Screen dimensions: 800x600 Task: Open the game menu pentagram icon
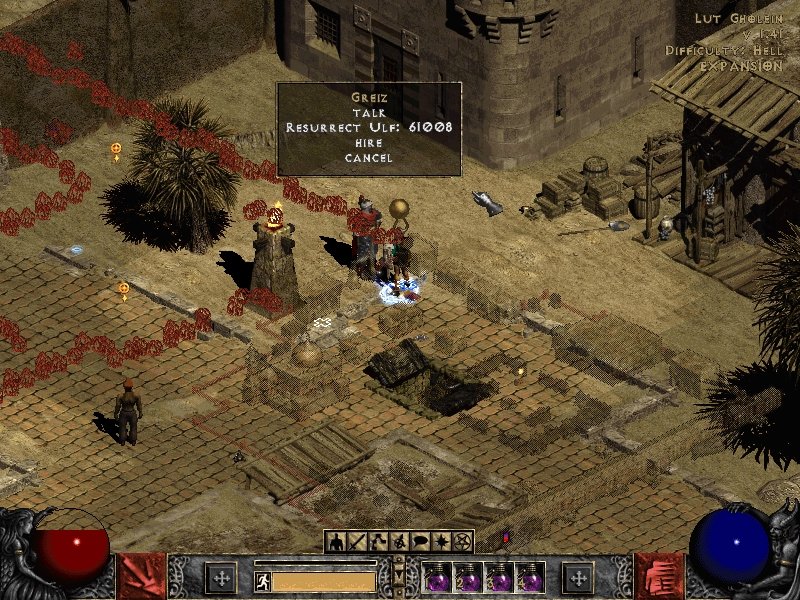click(x=462, y=541)
